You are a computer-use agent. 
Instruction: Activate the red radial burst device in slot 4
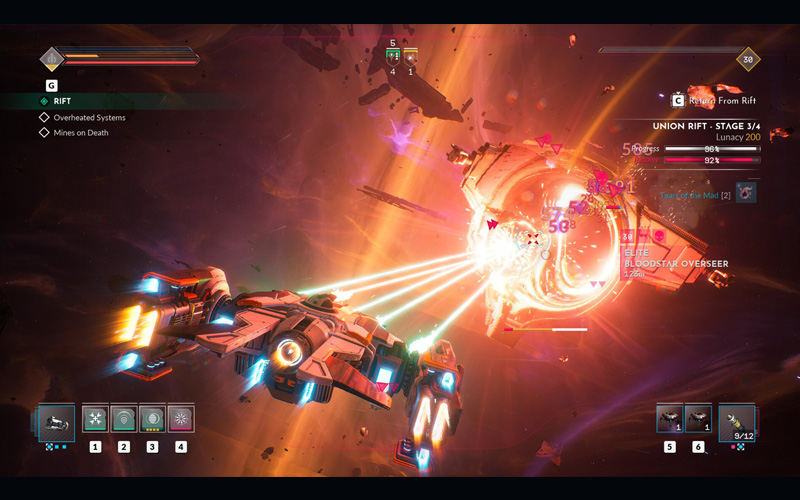[x=181, y=418]
